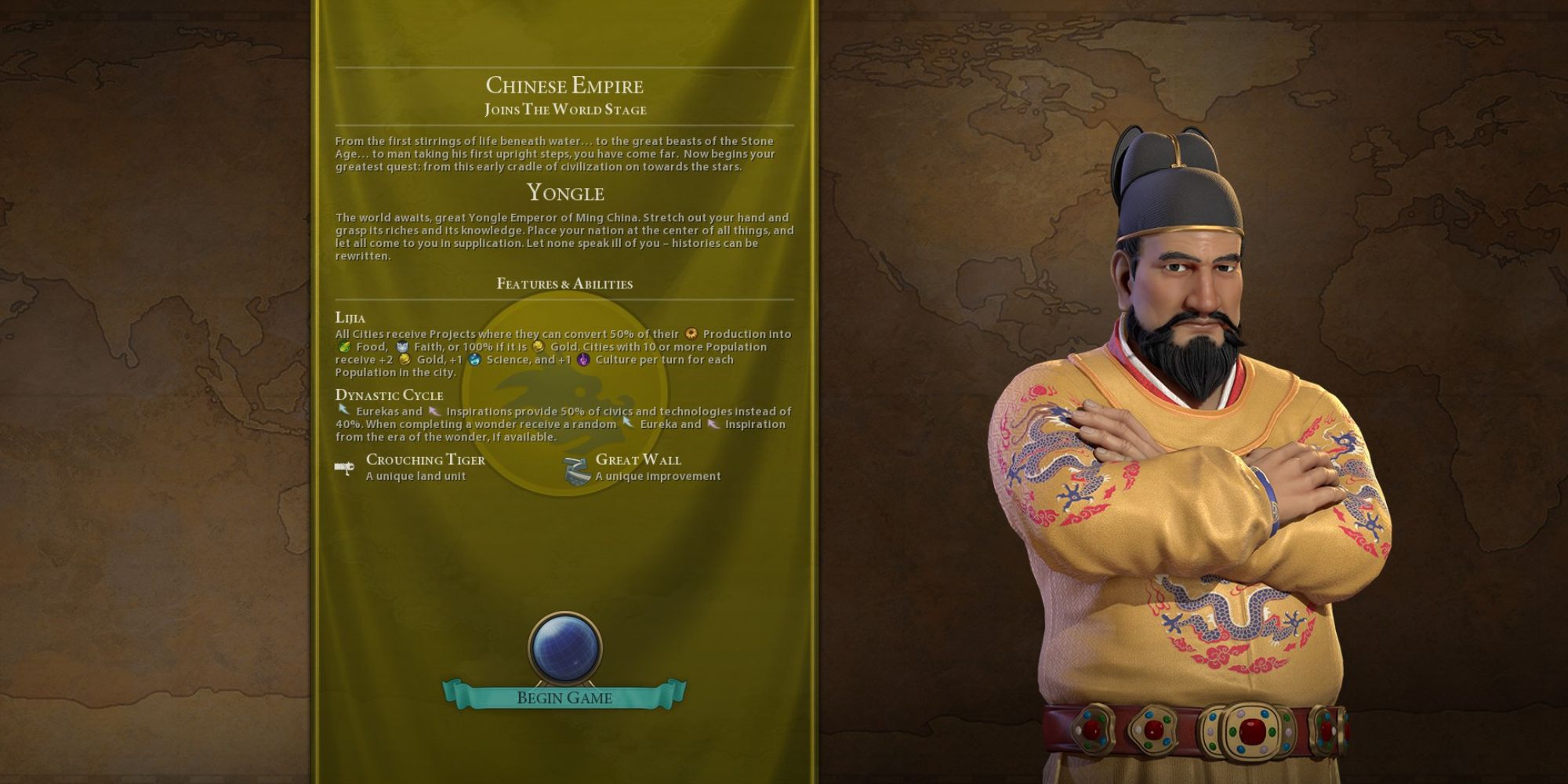
Task: Click the Crouching Tiger unit icon
Action: click(345, 466)
